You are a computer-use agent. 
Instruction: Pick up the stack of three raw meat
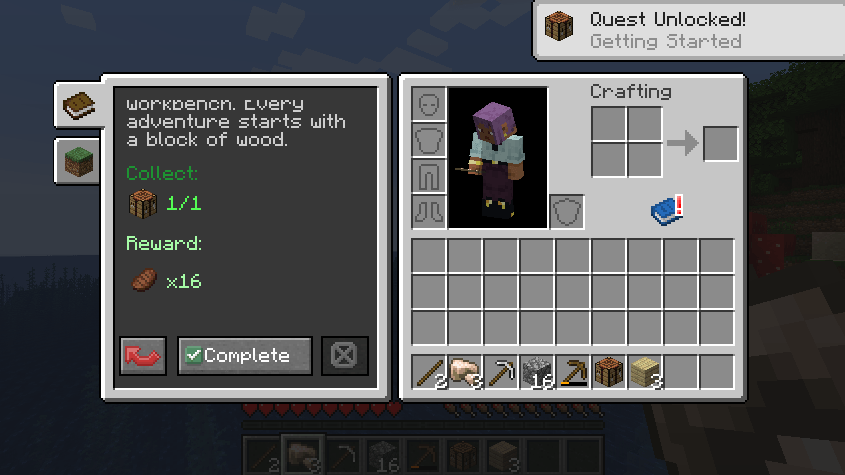click(465, 373)
